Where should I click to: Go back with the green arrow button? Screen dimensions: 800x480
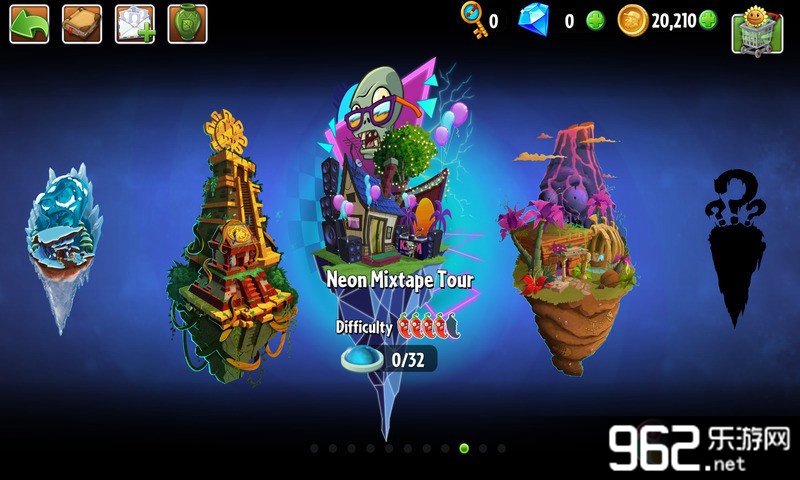coord(29,24)
